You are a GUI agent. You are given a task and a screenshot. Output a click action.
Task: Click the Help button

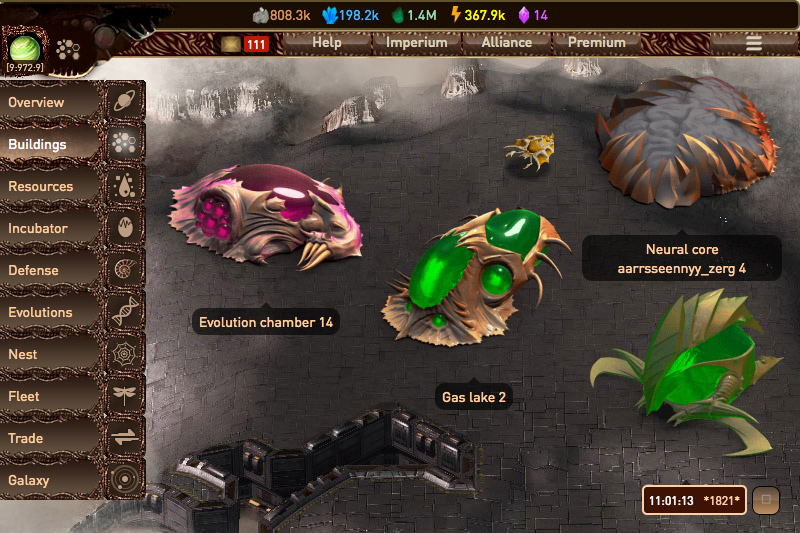[326, 43]
